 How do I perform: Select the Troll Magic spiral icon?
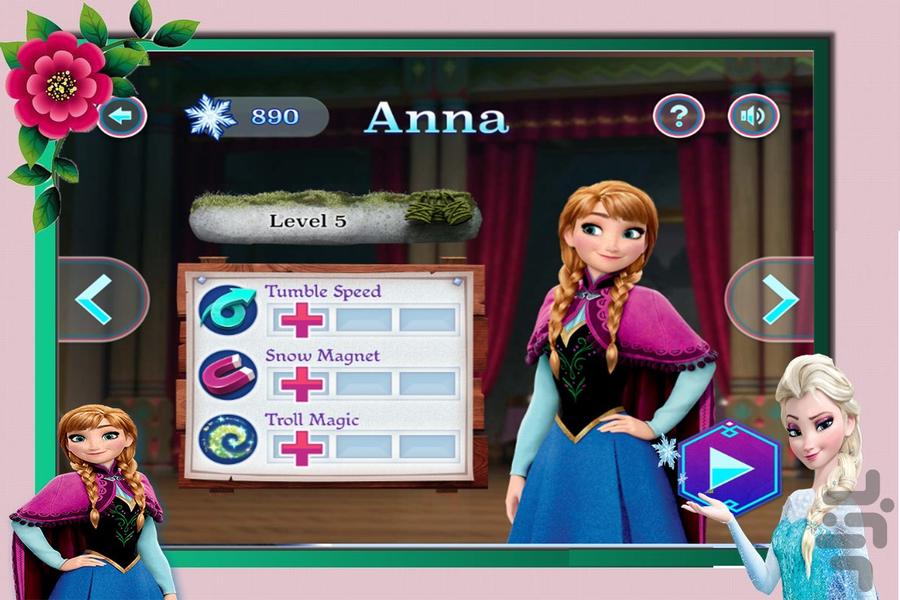(x=227, y=438)
